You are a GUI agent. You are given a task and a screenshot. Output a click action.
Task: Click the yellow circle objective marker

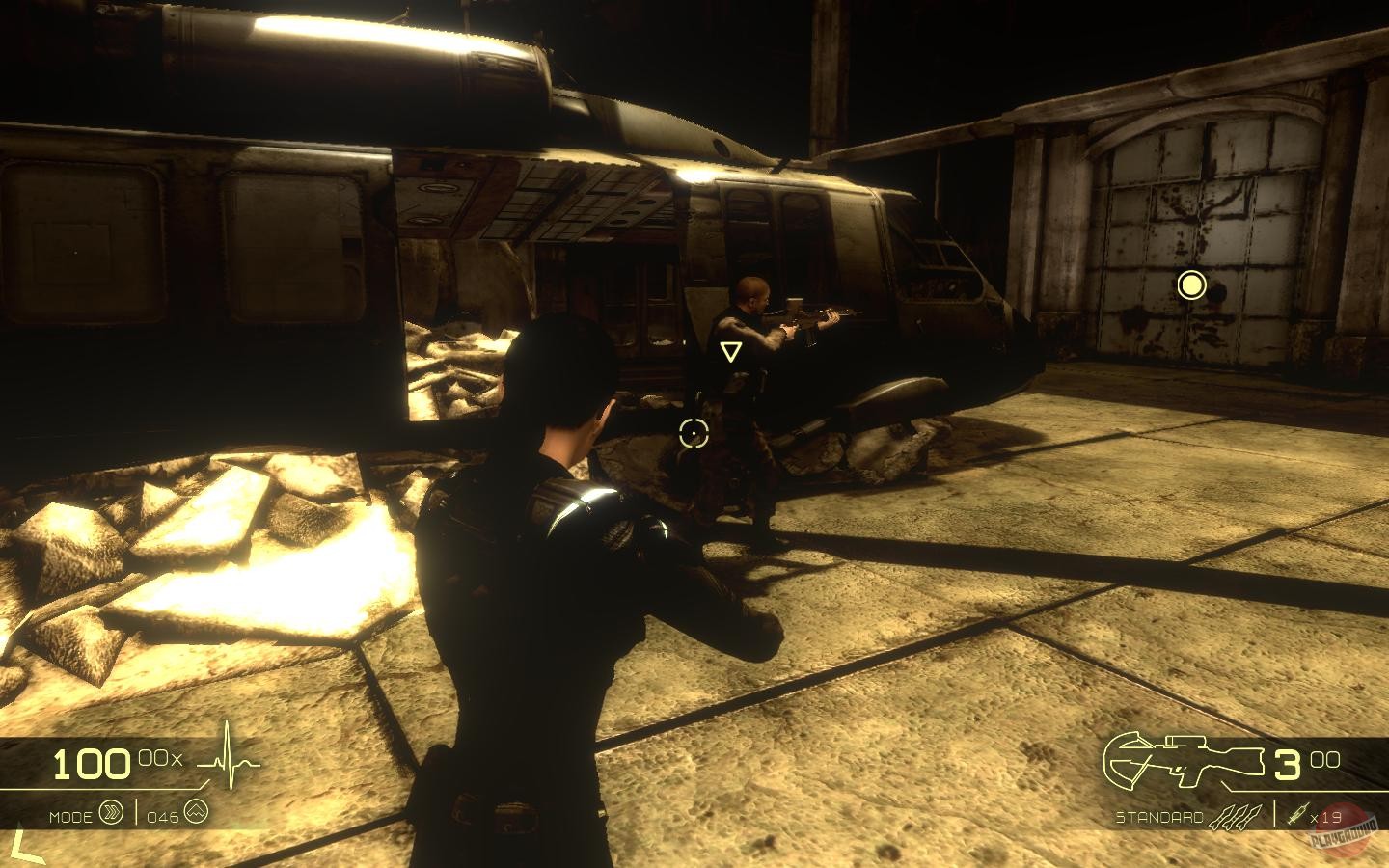pyautogui.click(x=1192, y=286)
